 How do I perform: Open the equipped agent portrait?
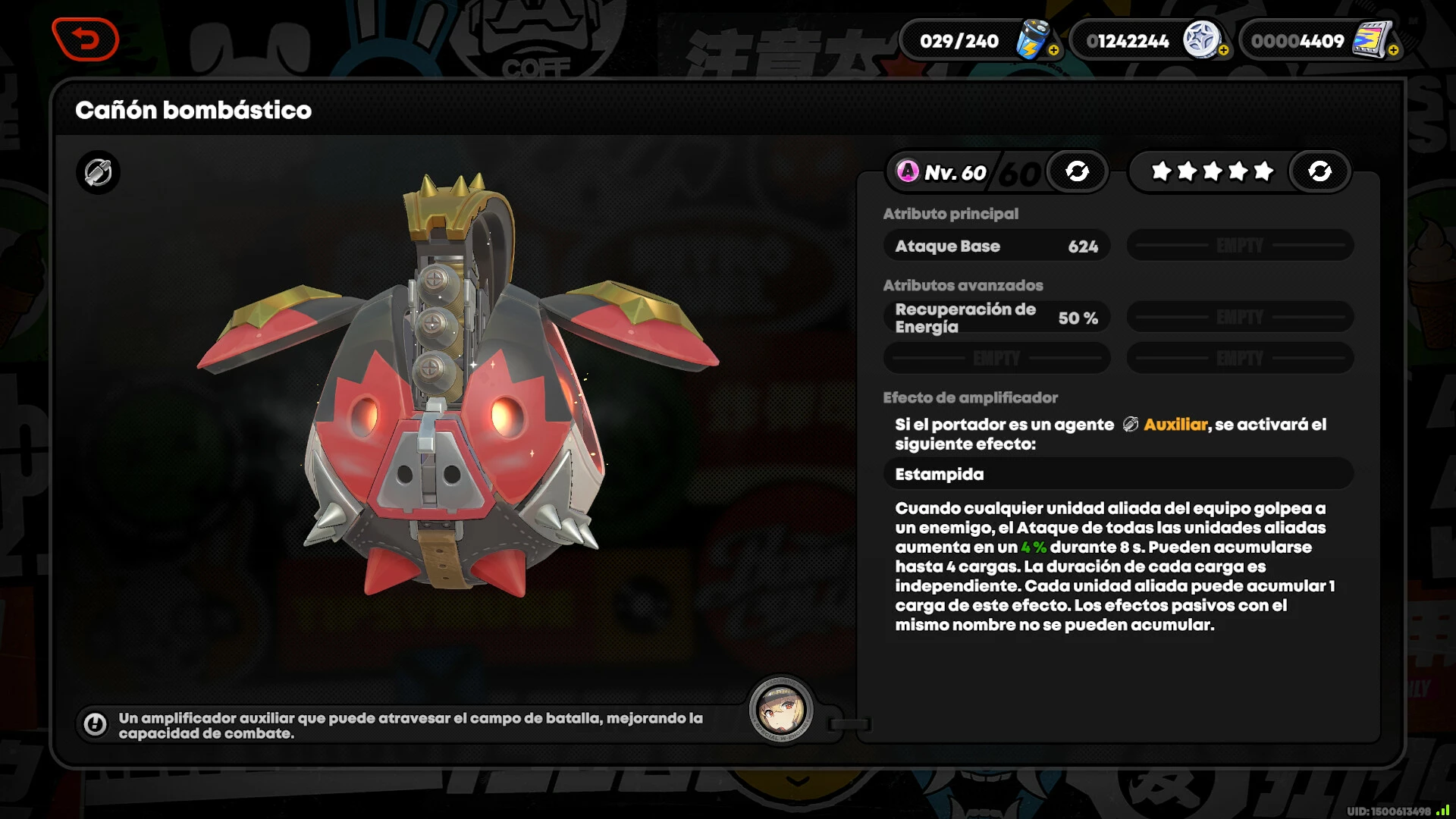[x=781, y=711]
